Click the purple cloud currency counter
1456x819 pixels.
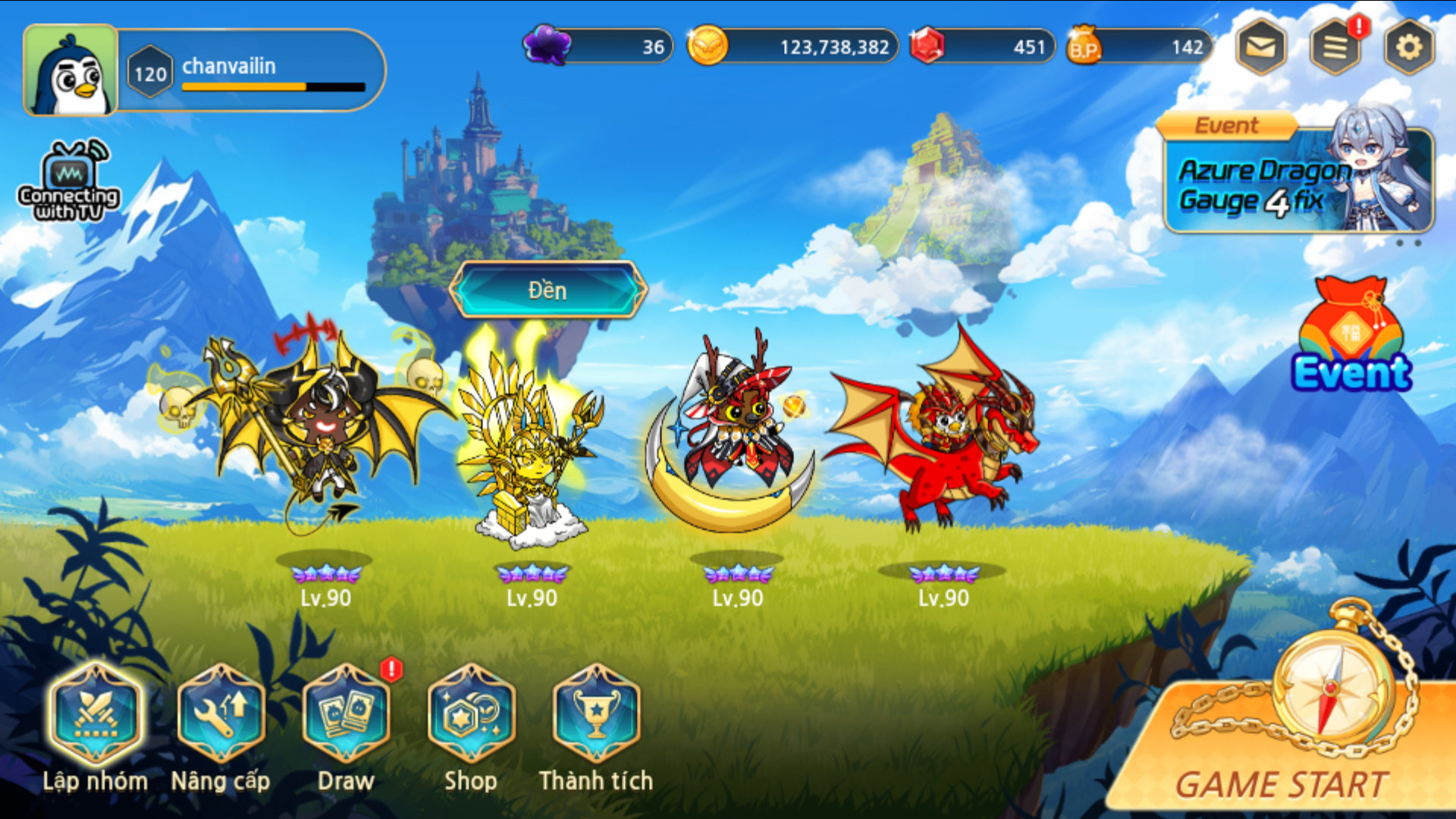598,46
